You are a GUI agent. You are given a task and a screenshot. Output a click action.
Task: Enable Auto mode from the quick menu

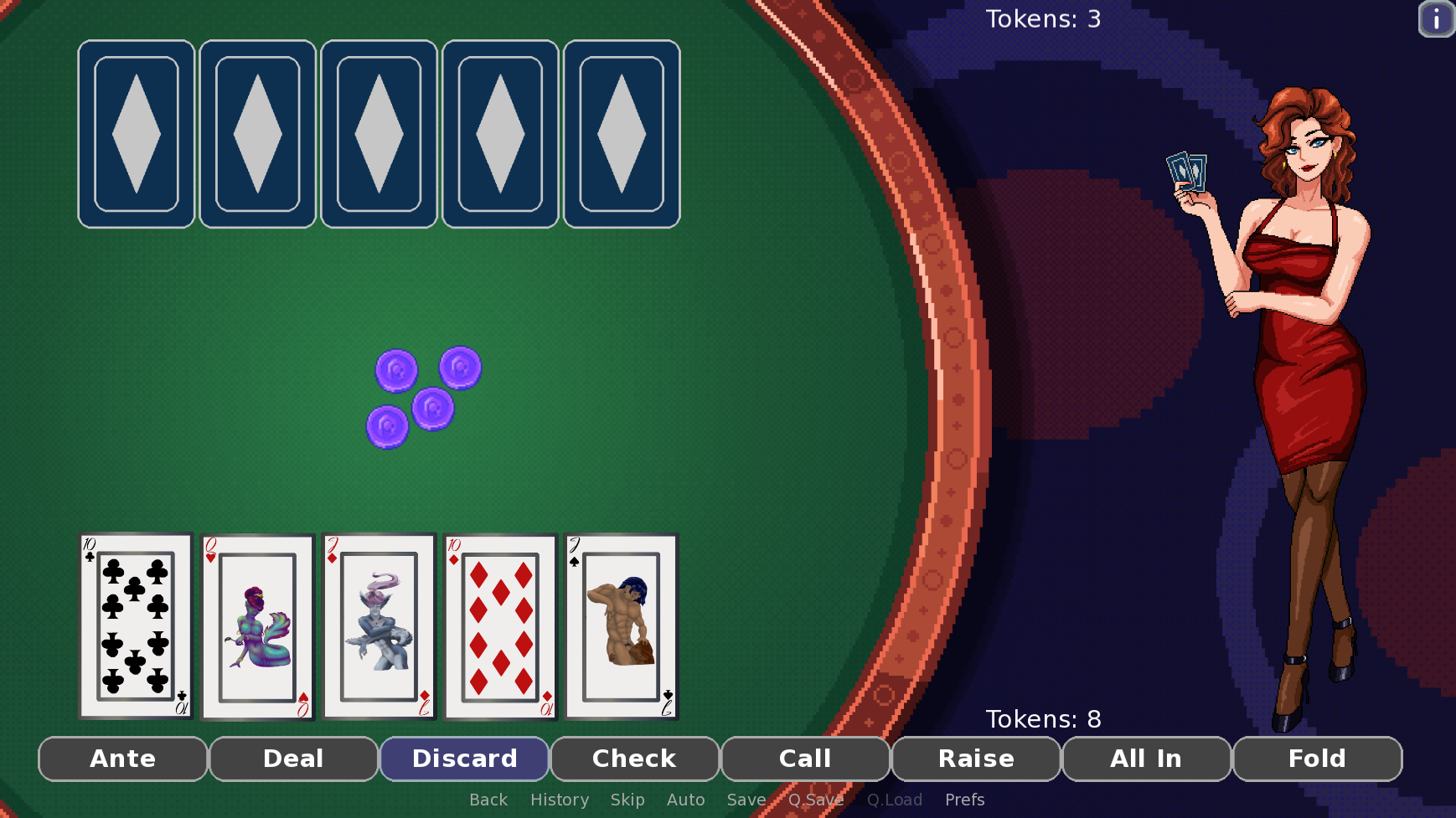click(685, 800)
